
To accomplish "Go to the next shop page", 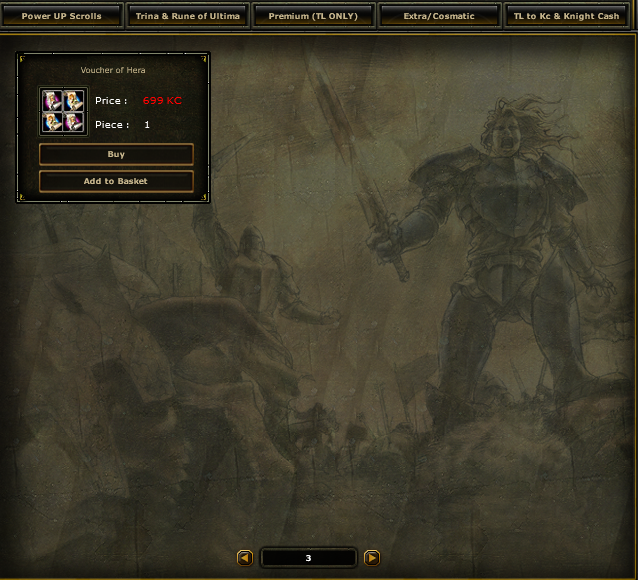I will click(372, 558).
